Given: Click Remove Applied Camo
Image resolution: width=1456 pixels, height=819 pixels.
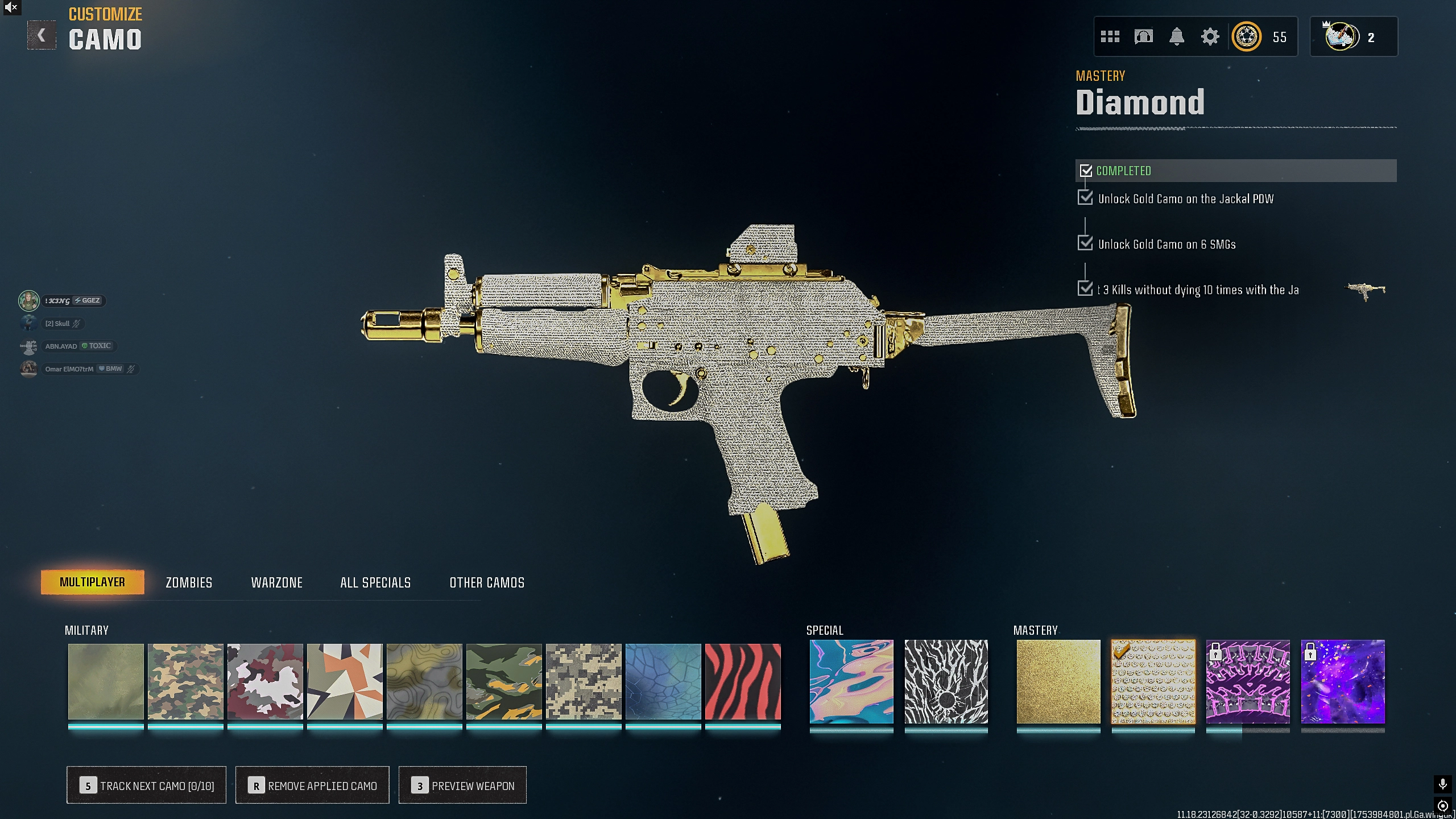Looking at the screenshot, I should pyautogui.click(x=312, y=785).
